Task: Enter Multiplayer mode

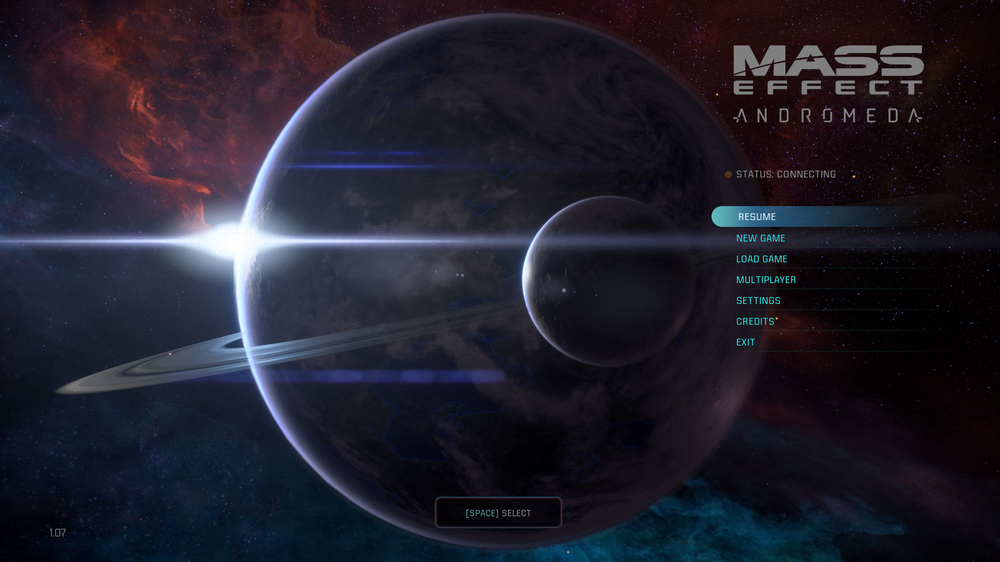Action: pos(766,280)
